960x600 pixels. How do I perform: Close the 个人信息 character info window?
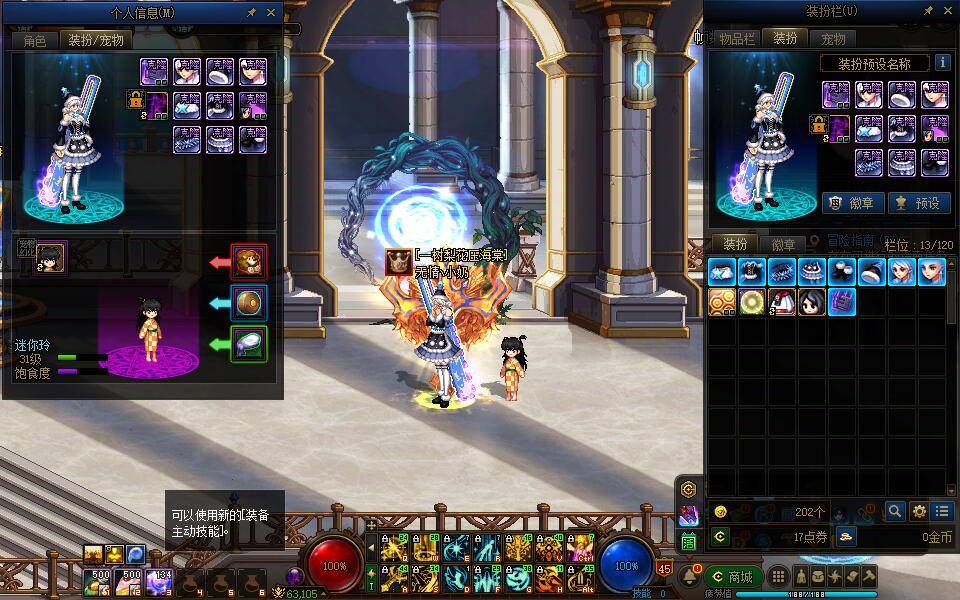coord(271,13)
